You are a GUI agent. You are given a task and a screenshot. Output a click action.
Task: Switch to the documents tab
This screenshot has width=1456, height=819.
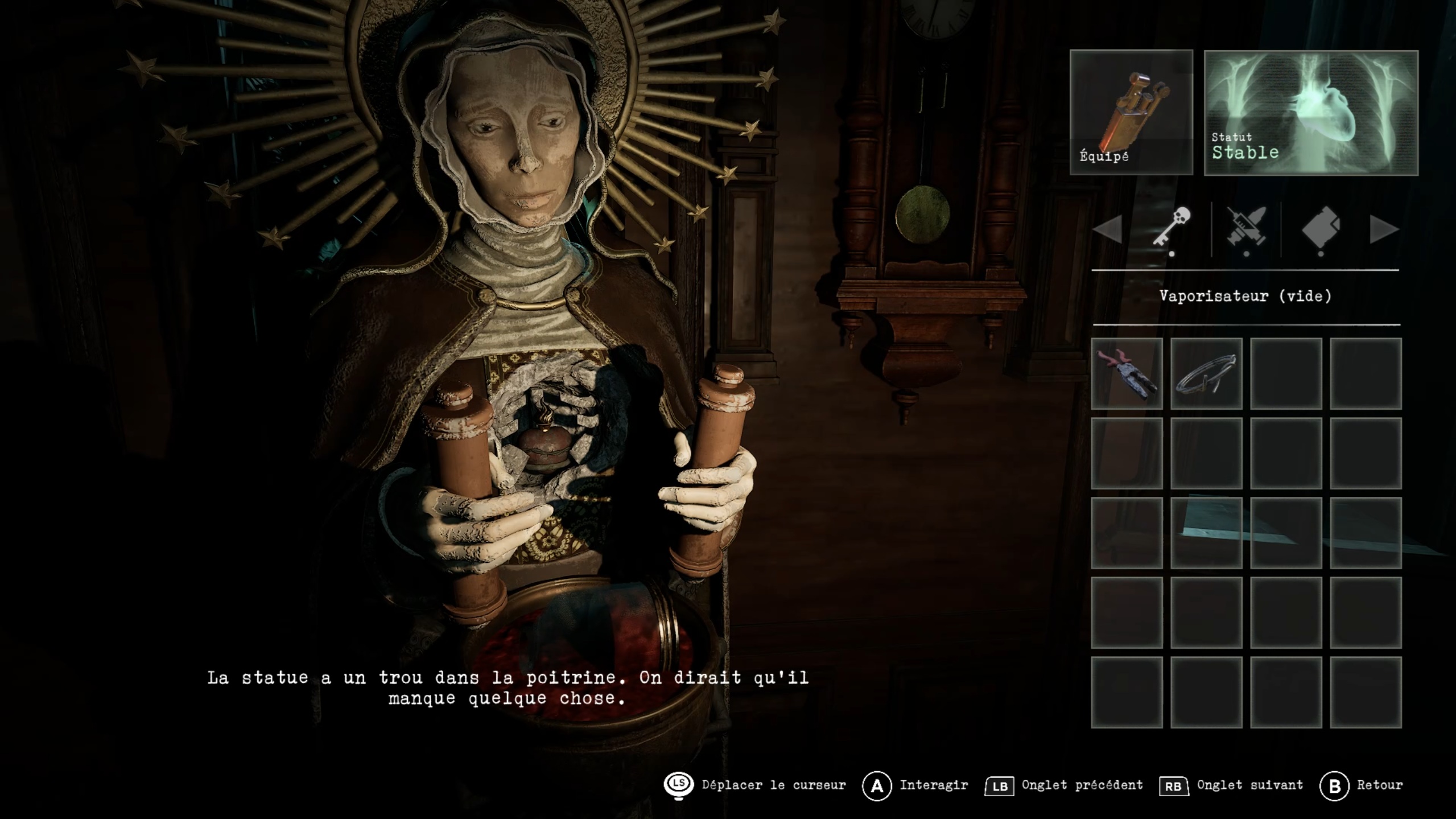1321,228
